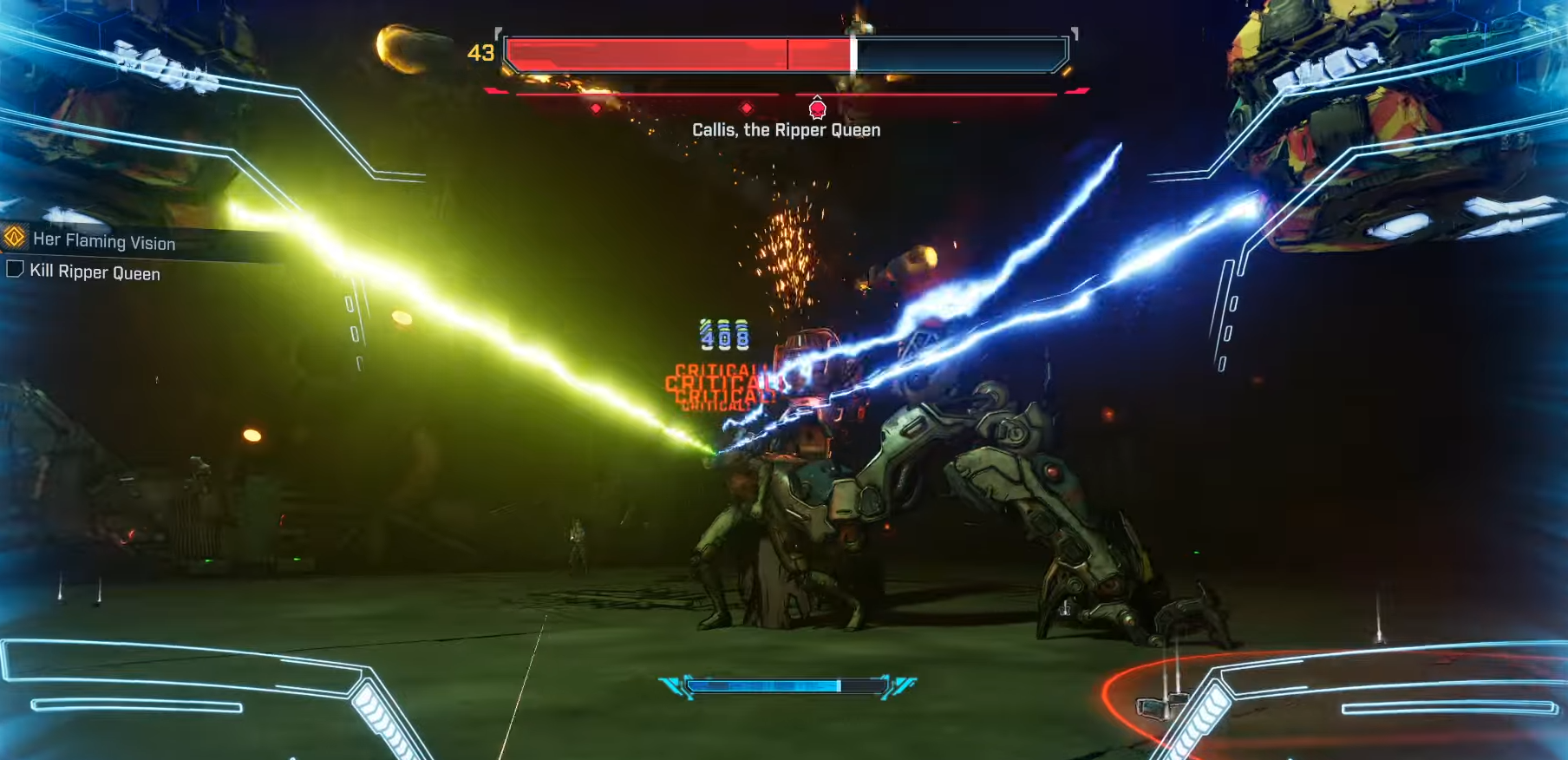This screenshot has height=760, width=1568.
Task: Click the red skull boss icon
Action: [x=816, y=108]
